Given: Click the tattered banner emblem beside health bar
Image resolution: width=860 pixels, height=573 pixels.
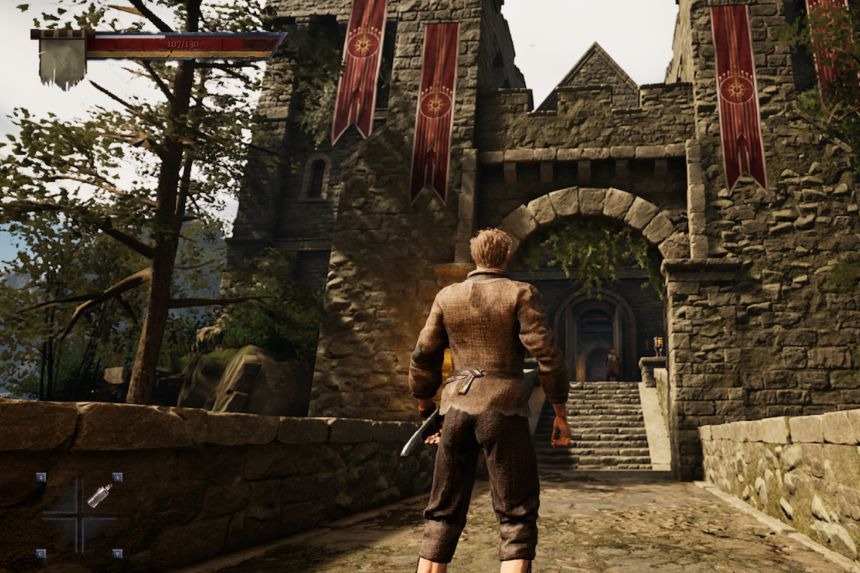Looking at the screenshot, I should 62,60.
